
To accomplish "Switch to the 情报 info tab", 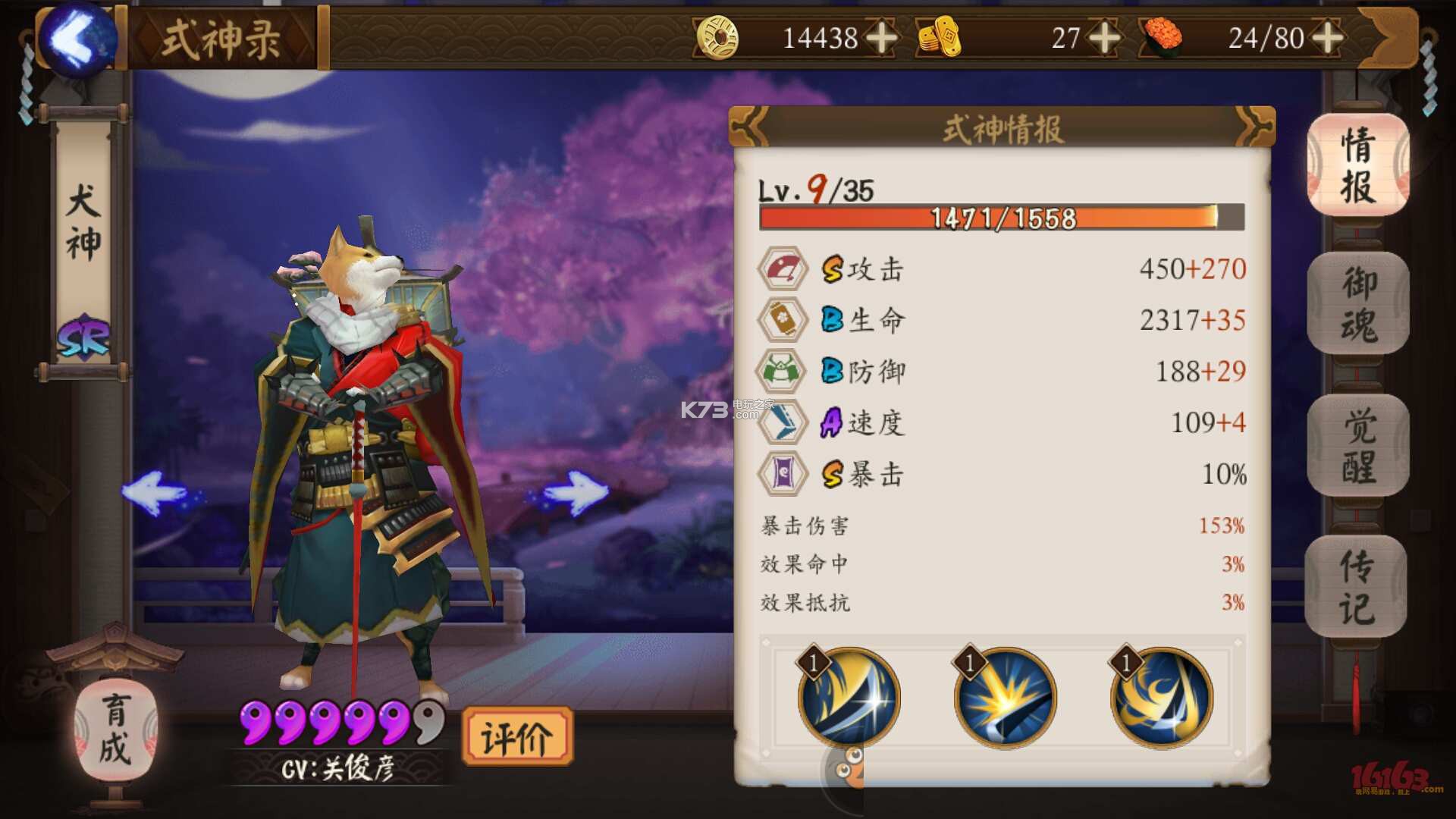I will (x=1357, y=165).
